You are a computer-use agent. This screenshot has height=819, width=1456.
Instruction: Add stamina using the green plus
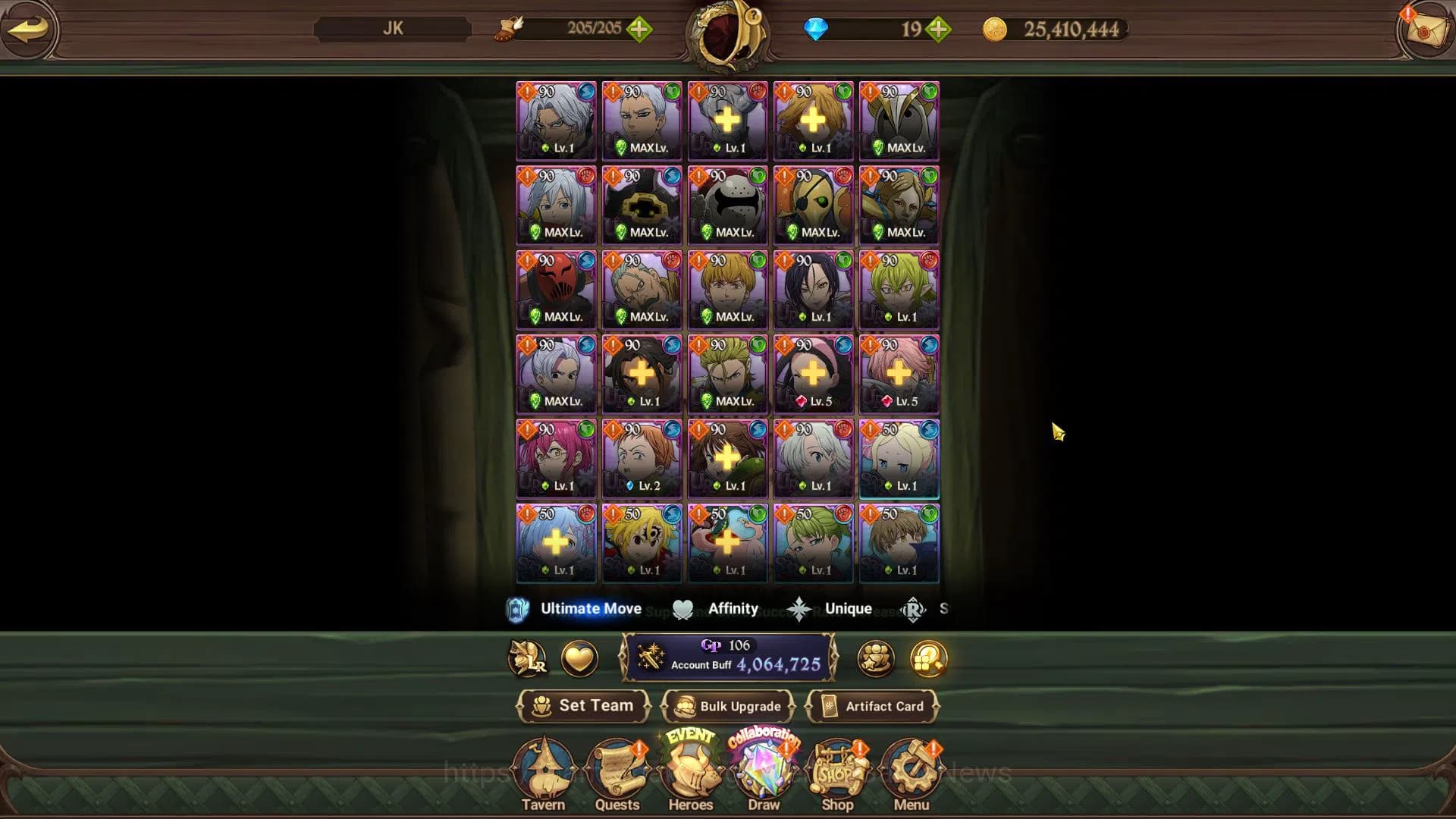639,30
